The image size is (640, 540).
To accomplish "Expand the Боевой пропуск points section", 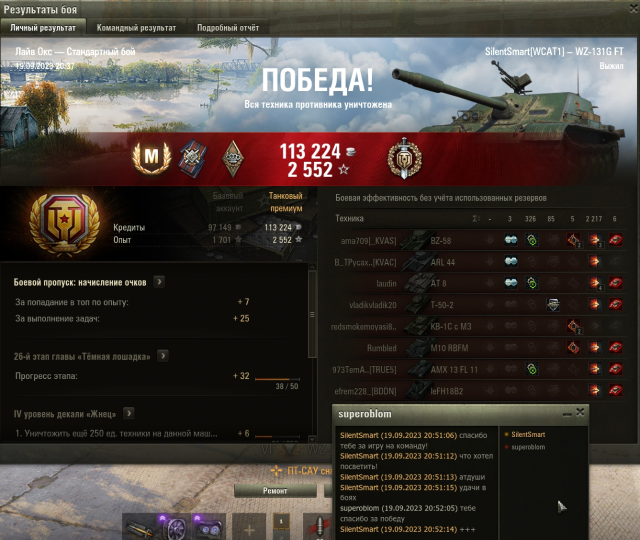I will tap(159, 282).
